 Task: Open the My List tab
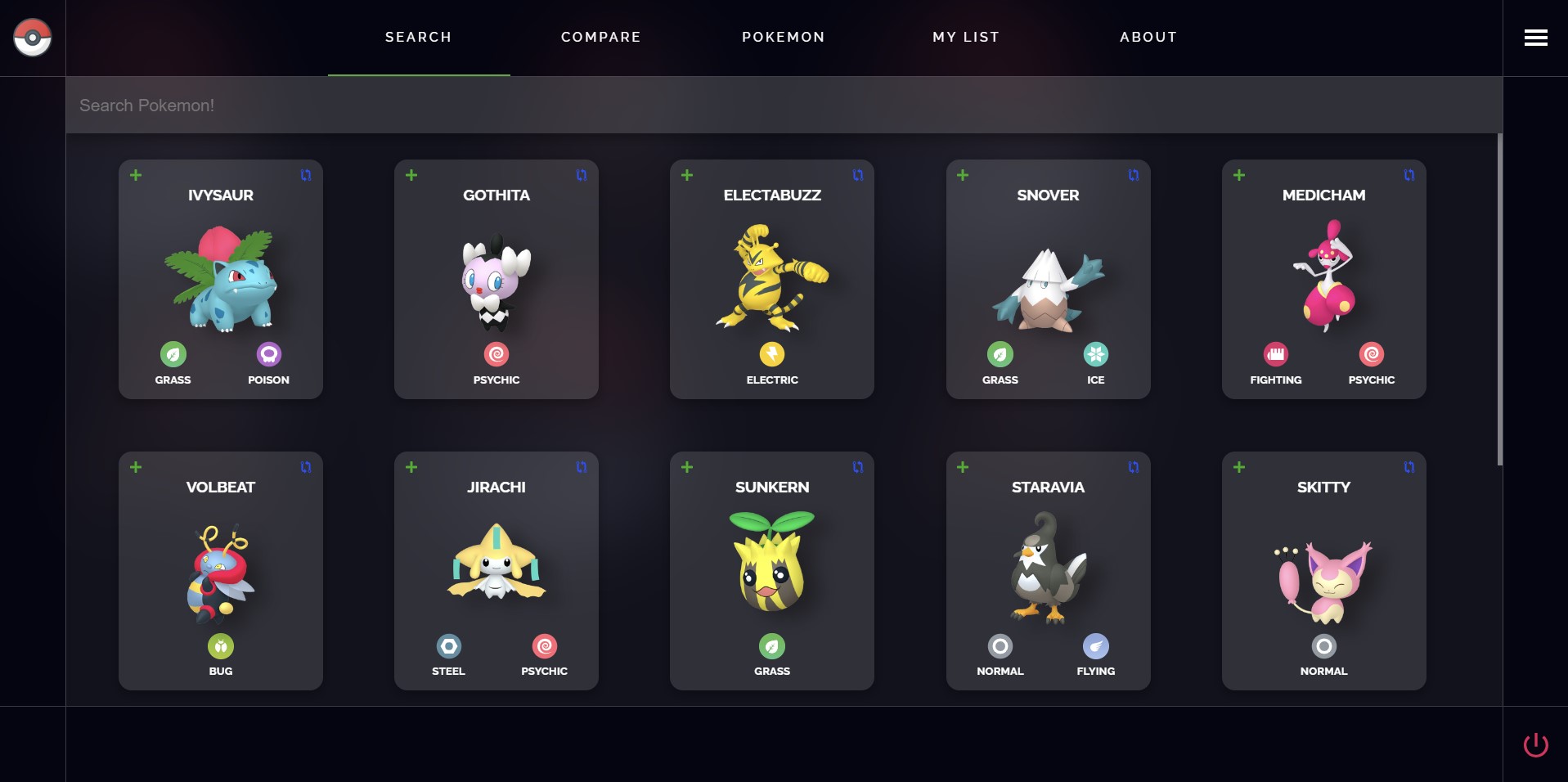click(966, 37)
